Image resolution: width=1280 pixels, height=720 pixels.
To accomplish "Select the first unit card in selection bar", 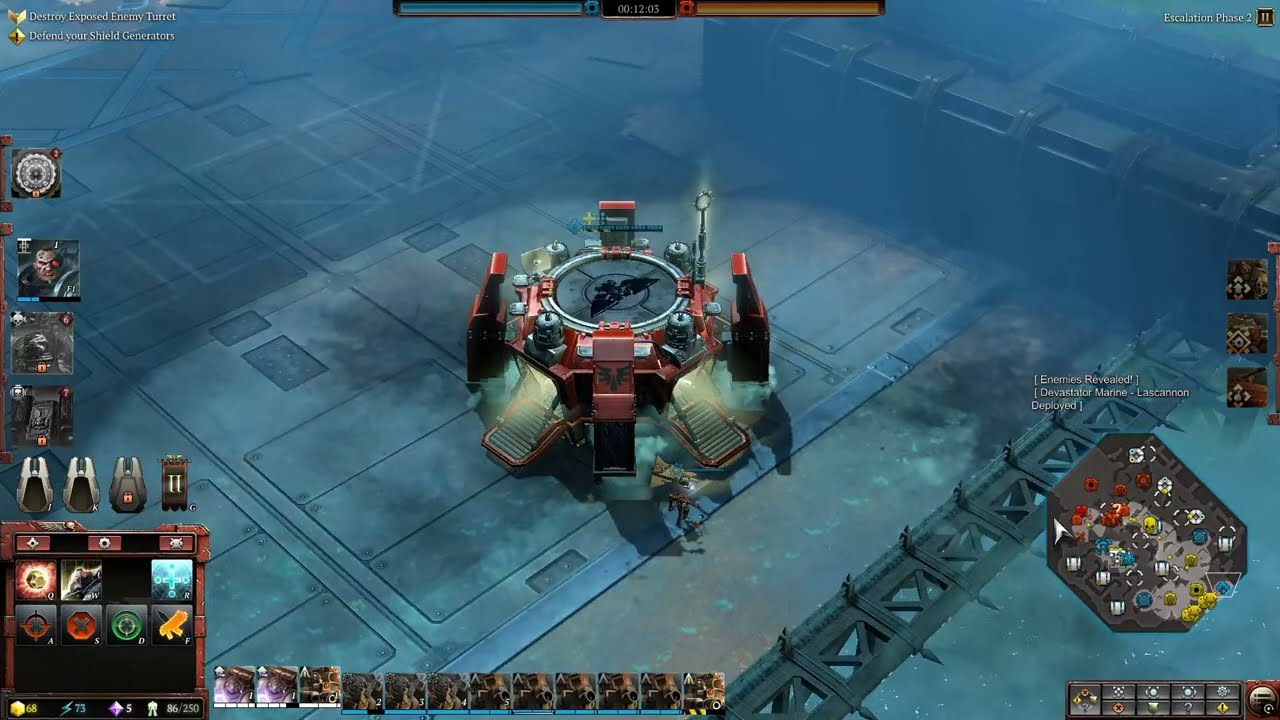I will click(x=234, y=686).
